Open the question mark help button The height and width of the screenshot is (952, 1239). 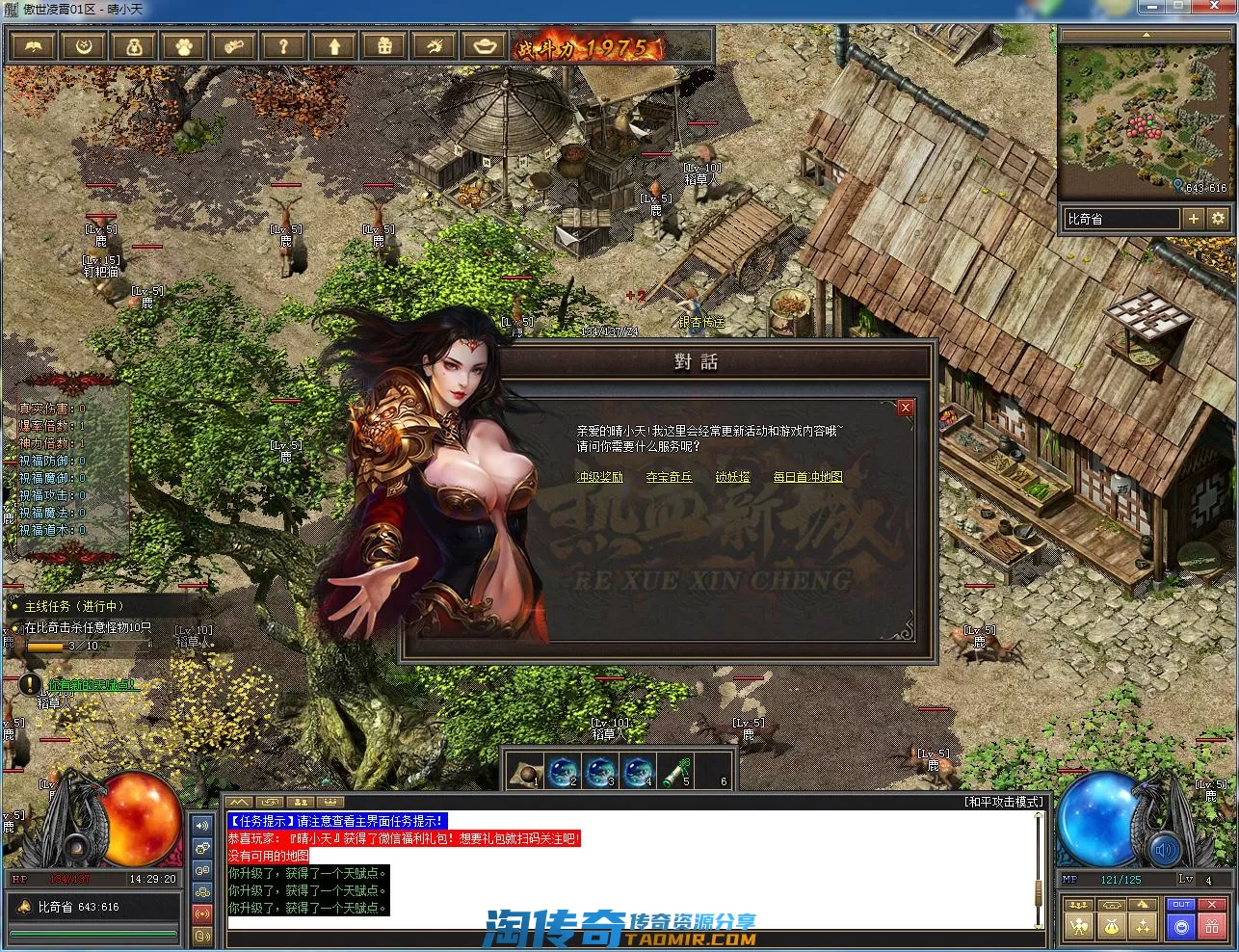tap(283, 46)
